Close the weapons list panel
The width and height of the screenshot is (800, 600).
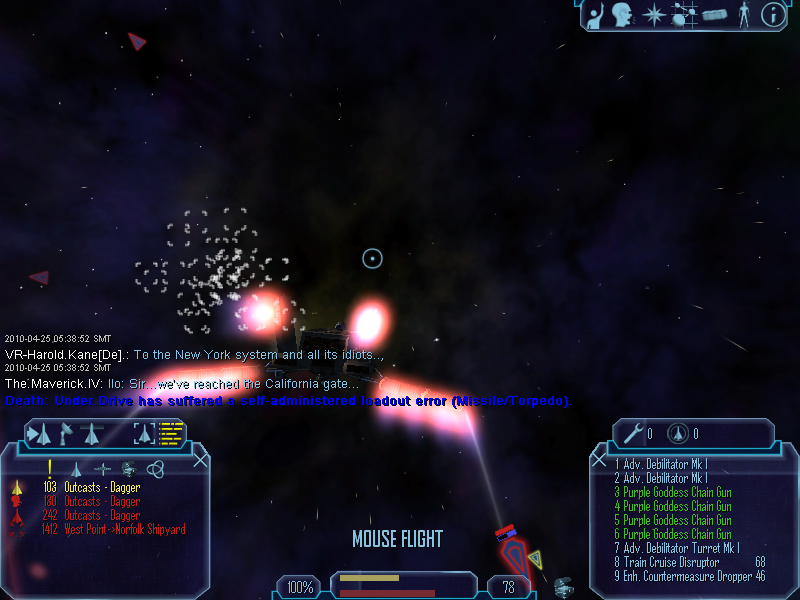(x=599, y=460)
